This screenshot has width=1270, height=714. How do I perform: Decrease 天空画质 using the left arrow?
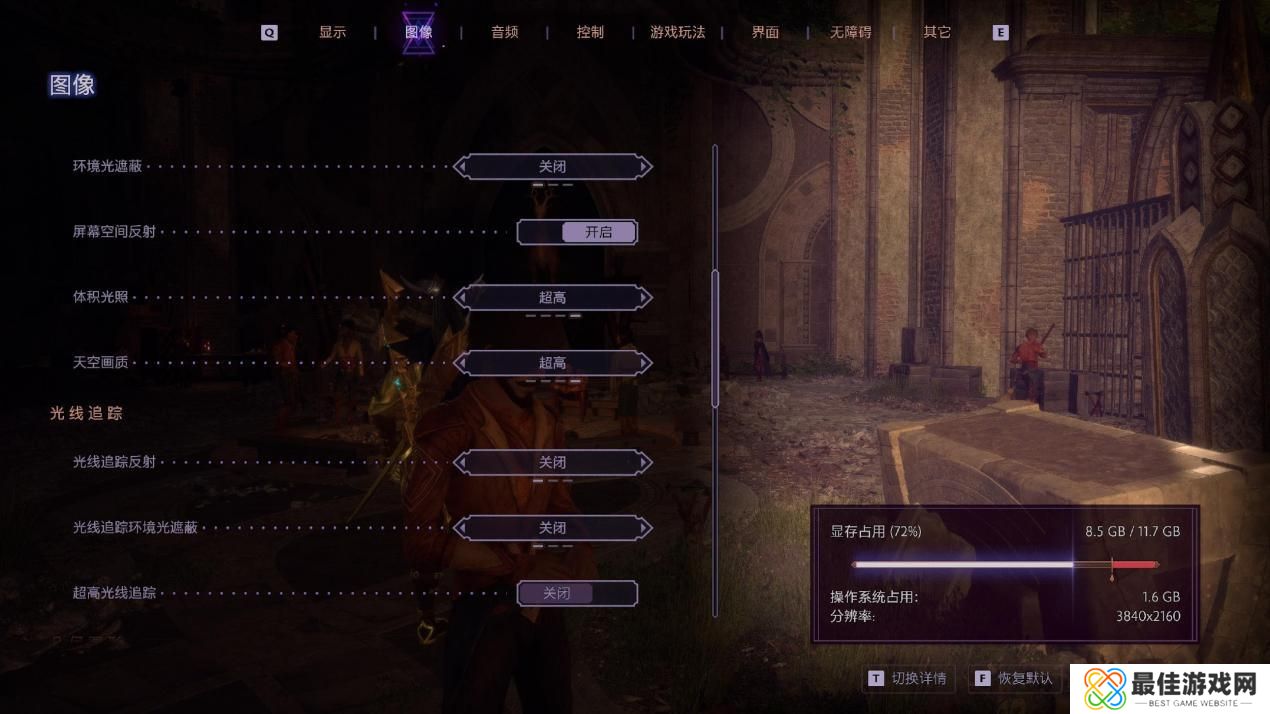[461, 362]
